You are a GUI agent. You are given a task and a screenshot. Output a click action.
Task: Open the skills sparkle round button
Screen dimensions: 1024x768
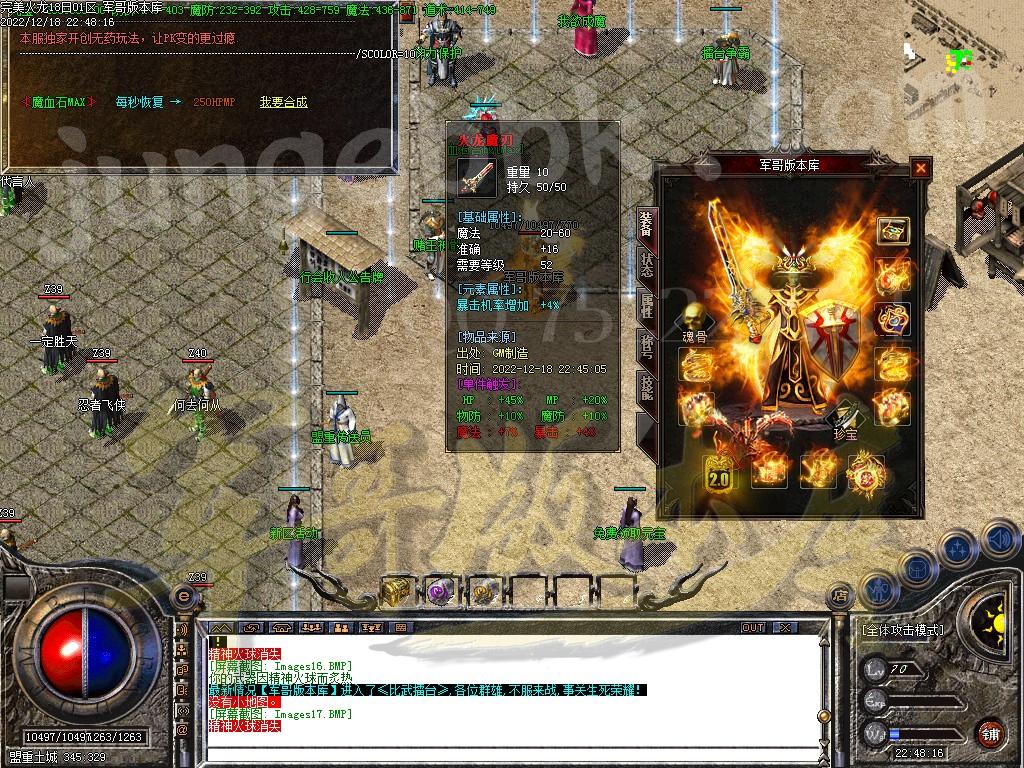tap(957, 549)
